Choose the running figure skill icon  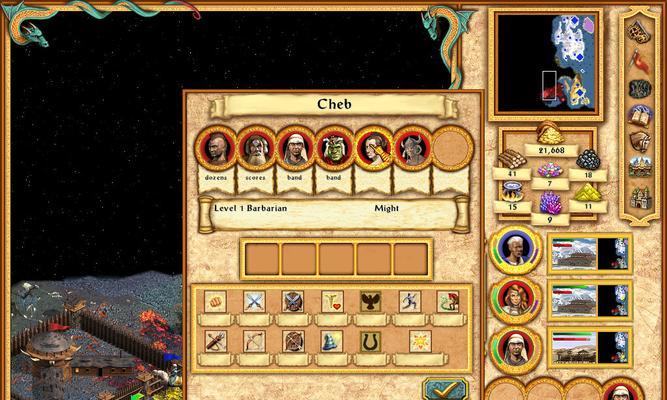(410, 300)
